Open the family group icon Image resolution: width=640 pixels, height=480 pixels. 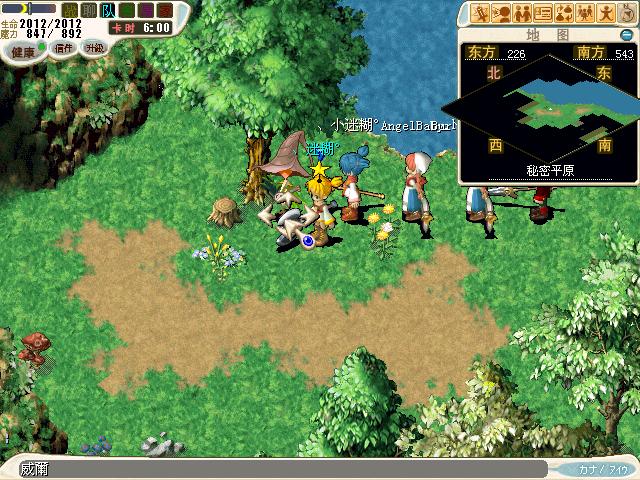click(x=583, y=13)
